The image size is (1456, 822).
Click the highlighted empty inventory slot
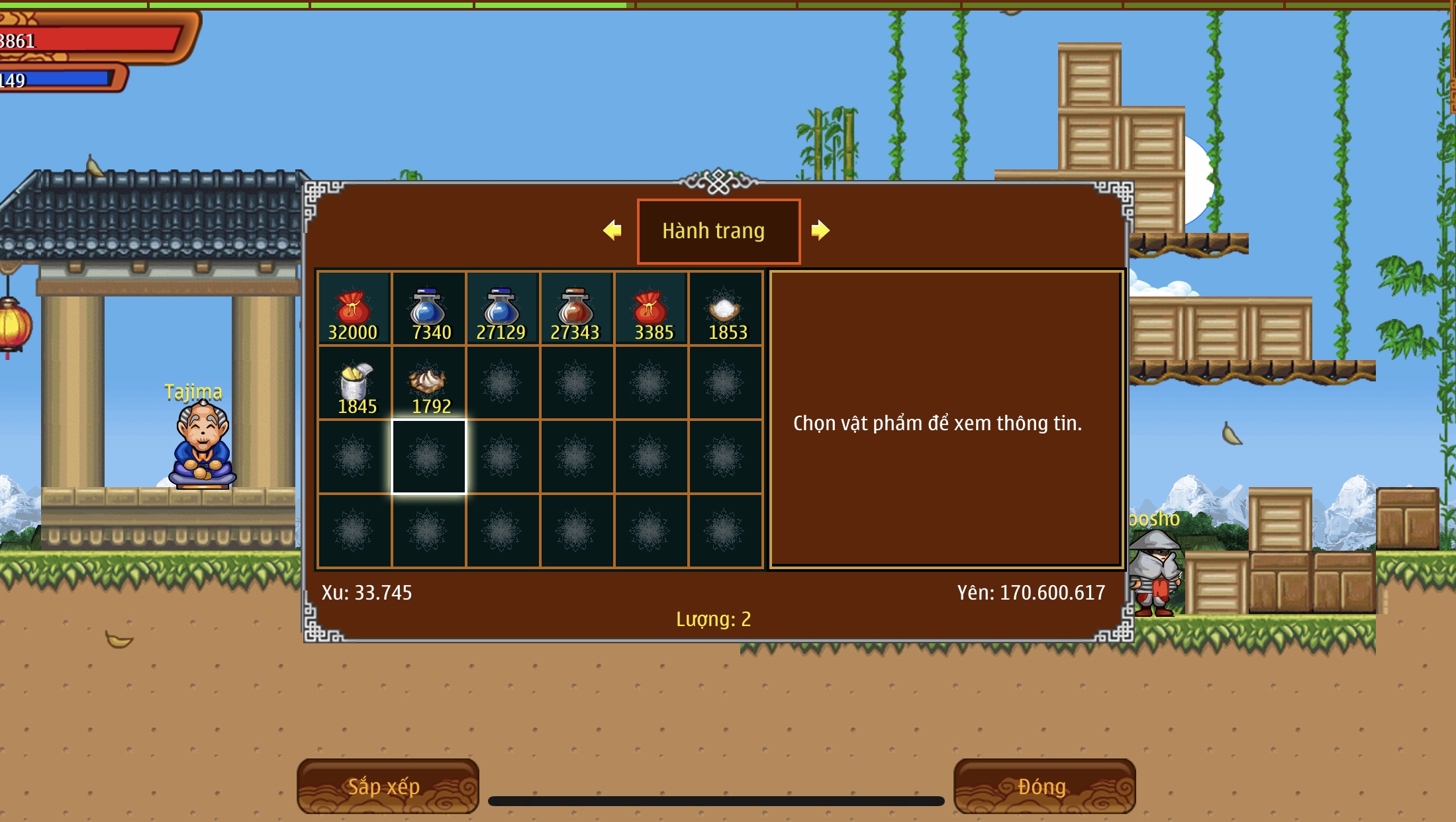(x=428, y=457)
